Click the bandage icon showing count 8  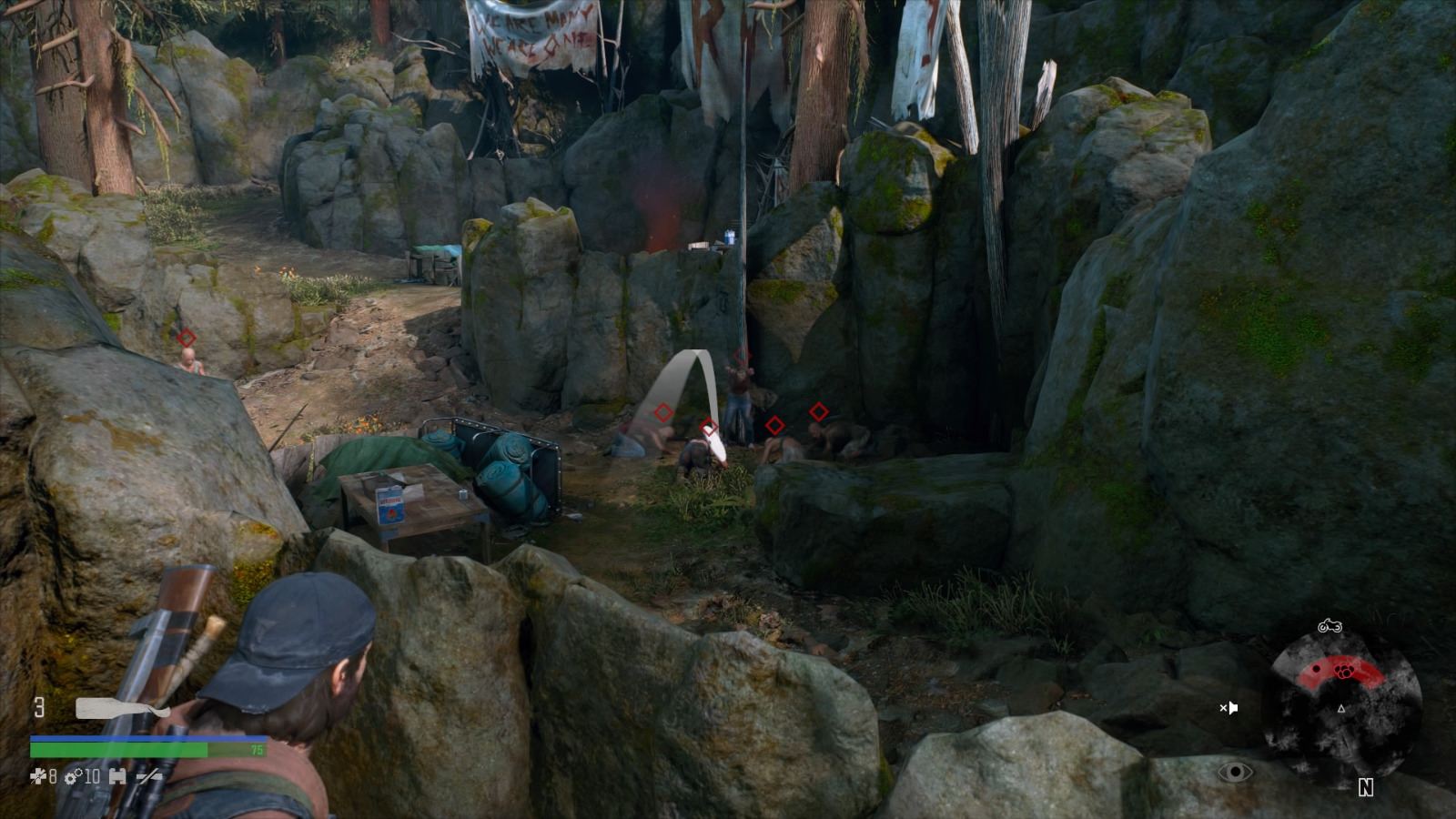pyautogui.click(x=38, y=777)
